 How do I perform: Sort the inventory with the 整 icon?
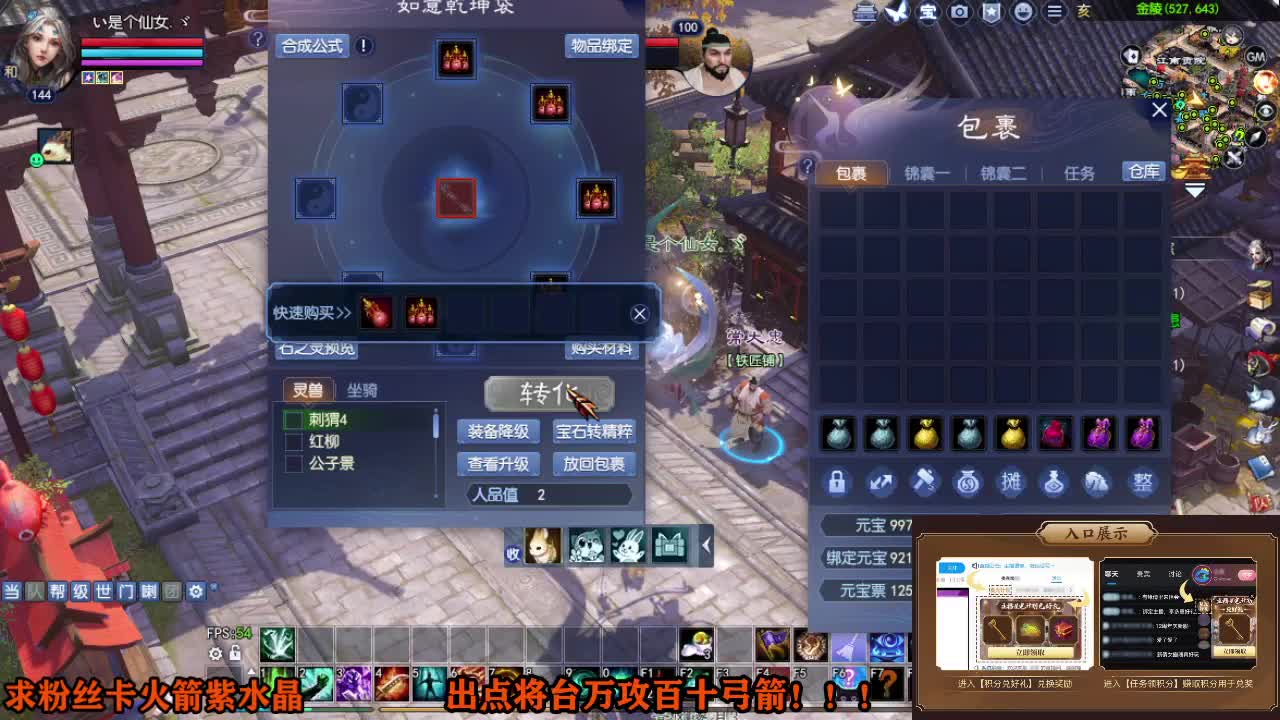[x=1142, y=482]
